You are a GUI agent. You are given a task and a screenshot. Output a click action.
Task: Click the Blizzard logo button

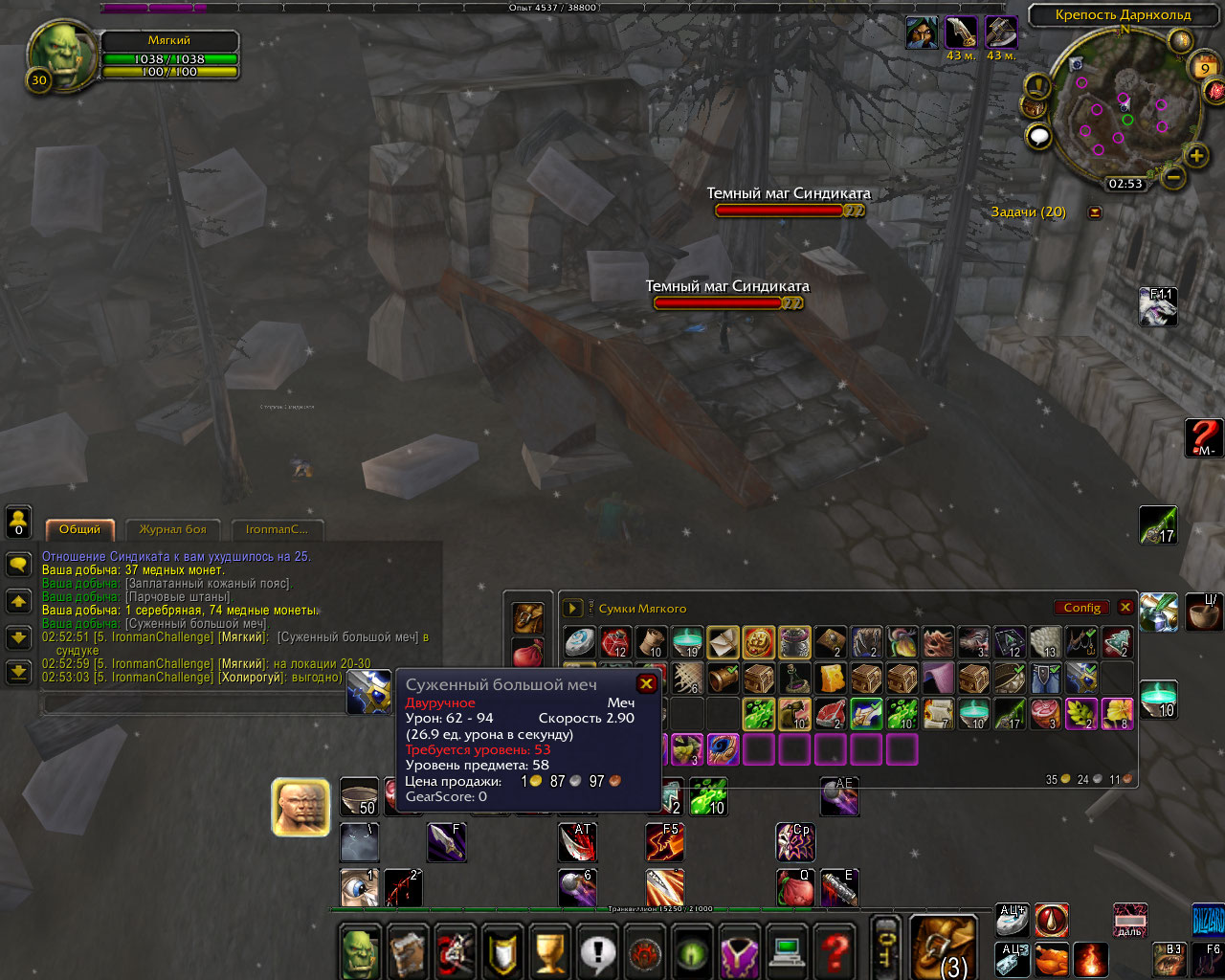pos(1208,921)
